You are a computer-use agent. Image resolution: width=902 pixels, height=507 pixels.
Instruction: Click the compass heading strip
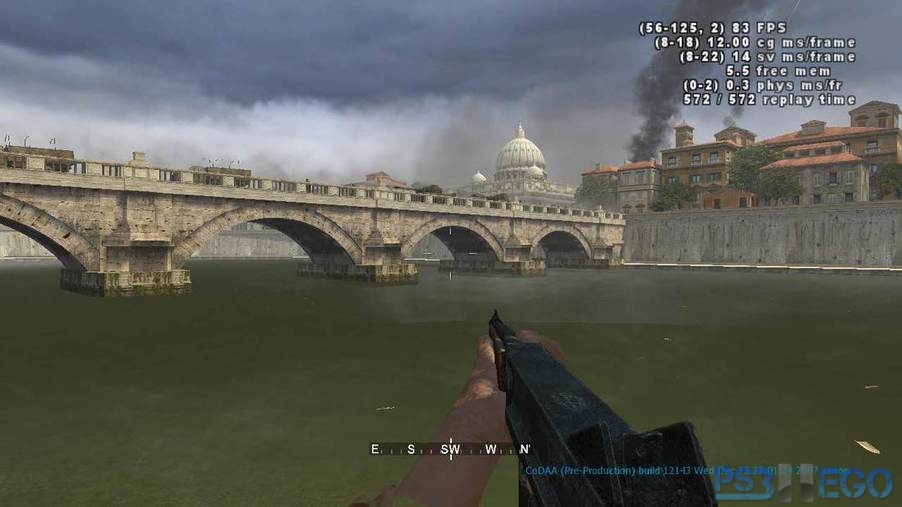pos(450,449)
